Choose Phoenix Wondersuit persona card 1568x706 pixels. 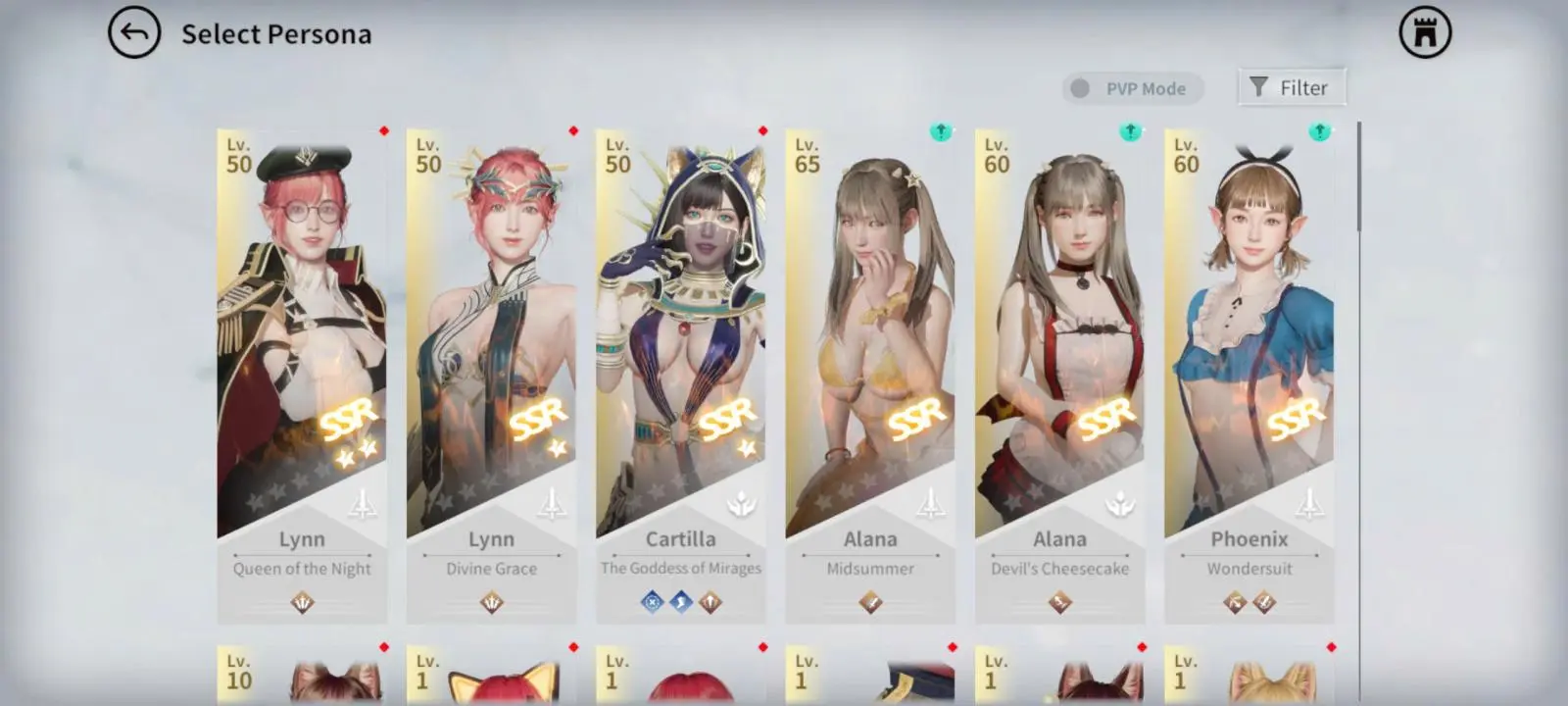coord(1249,373)
